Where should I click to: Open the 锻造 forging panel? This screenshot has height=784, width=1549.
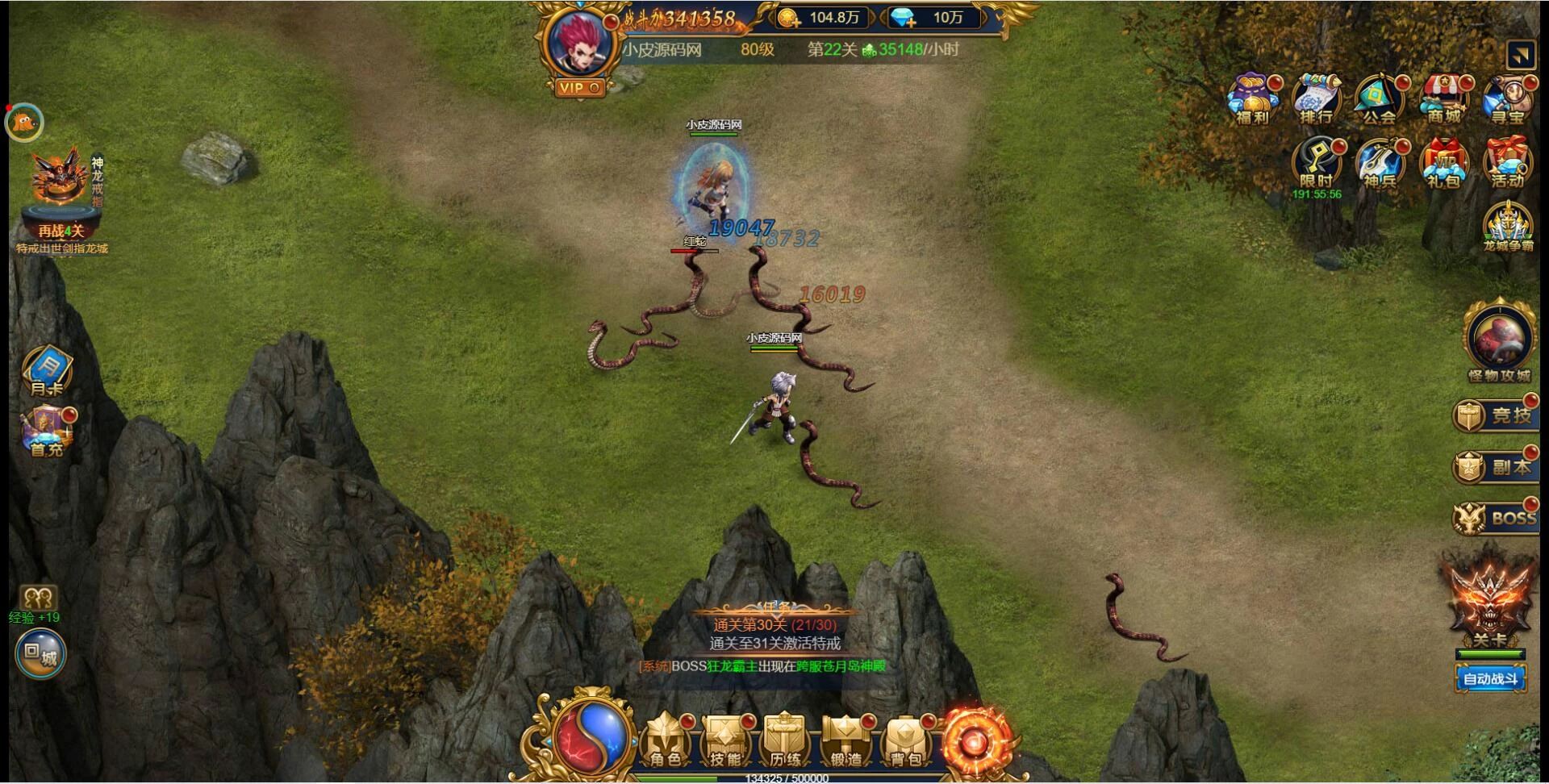(x=845, y=741)
